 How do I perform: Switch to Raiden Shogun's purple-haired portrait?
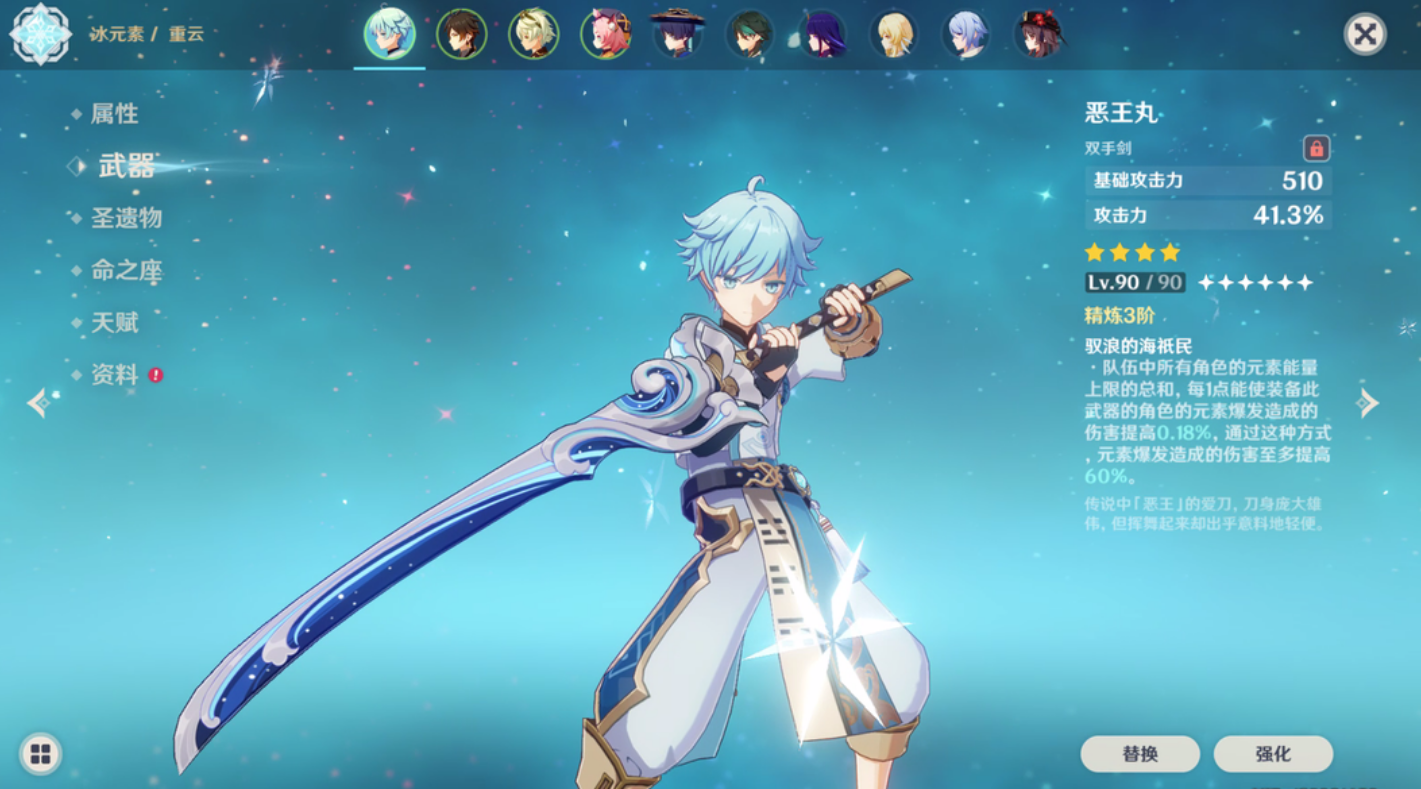[x=822, y=34]
